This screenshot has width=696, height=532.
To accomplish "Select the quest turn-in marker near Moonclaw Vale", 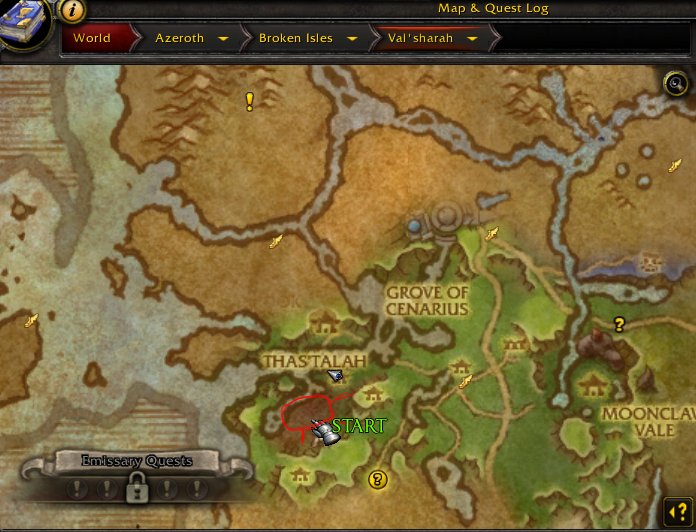I will point(620,324).
